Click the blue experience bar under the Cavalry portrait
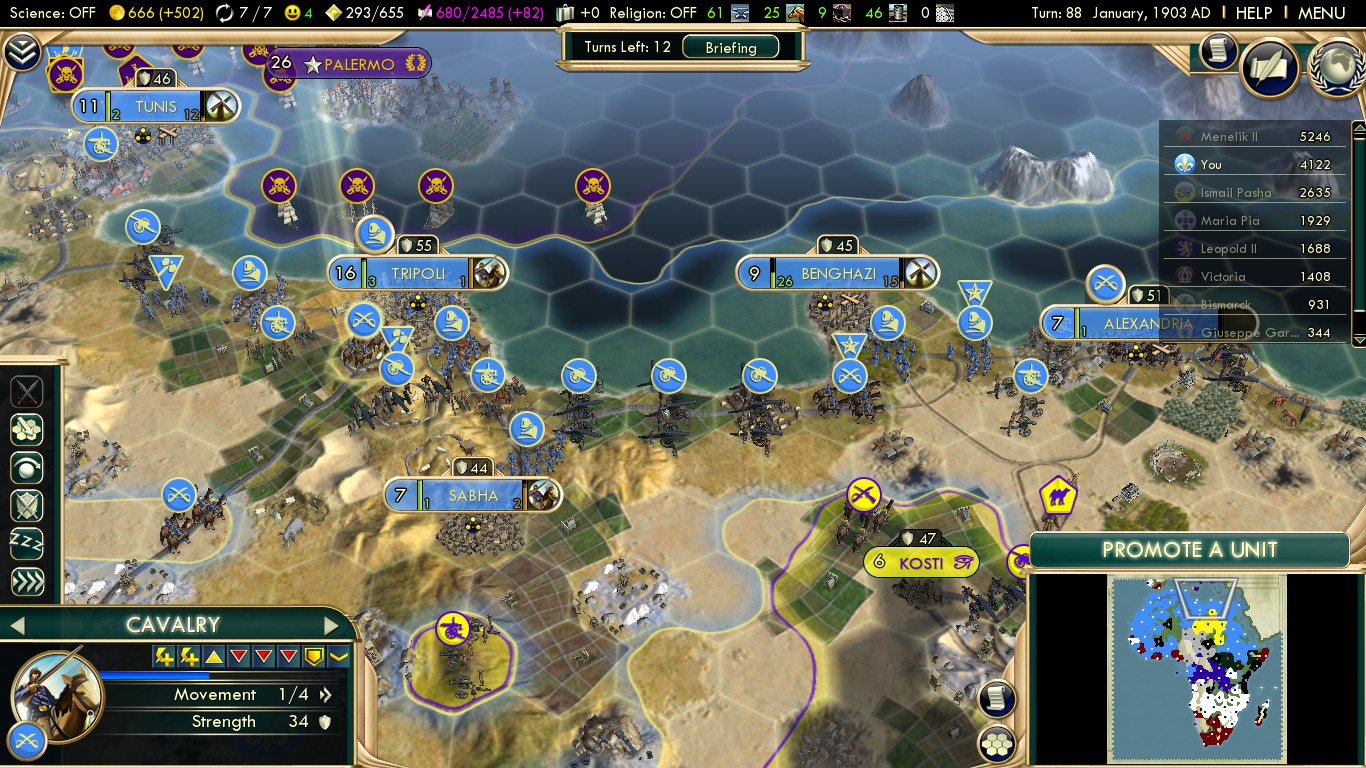 pos(153,675)
